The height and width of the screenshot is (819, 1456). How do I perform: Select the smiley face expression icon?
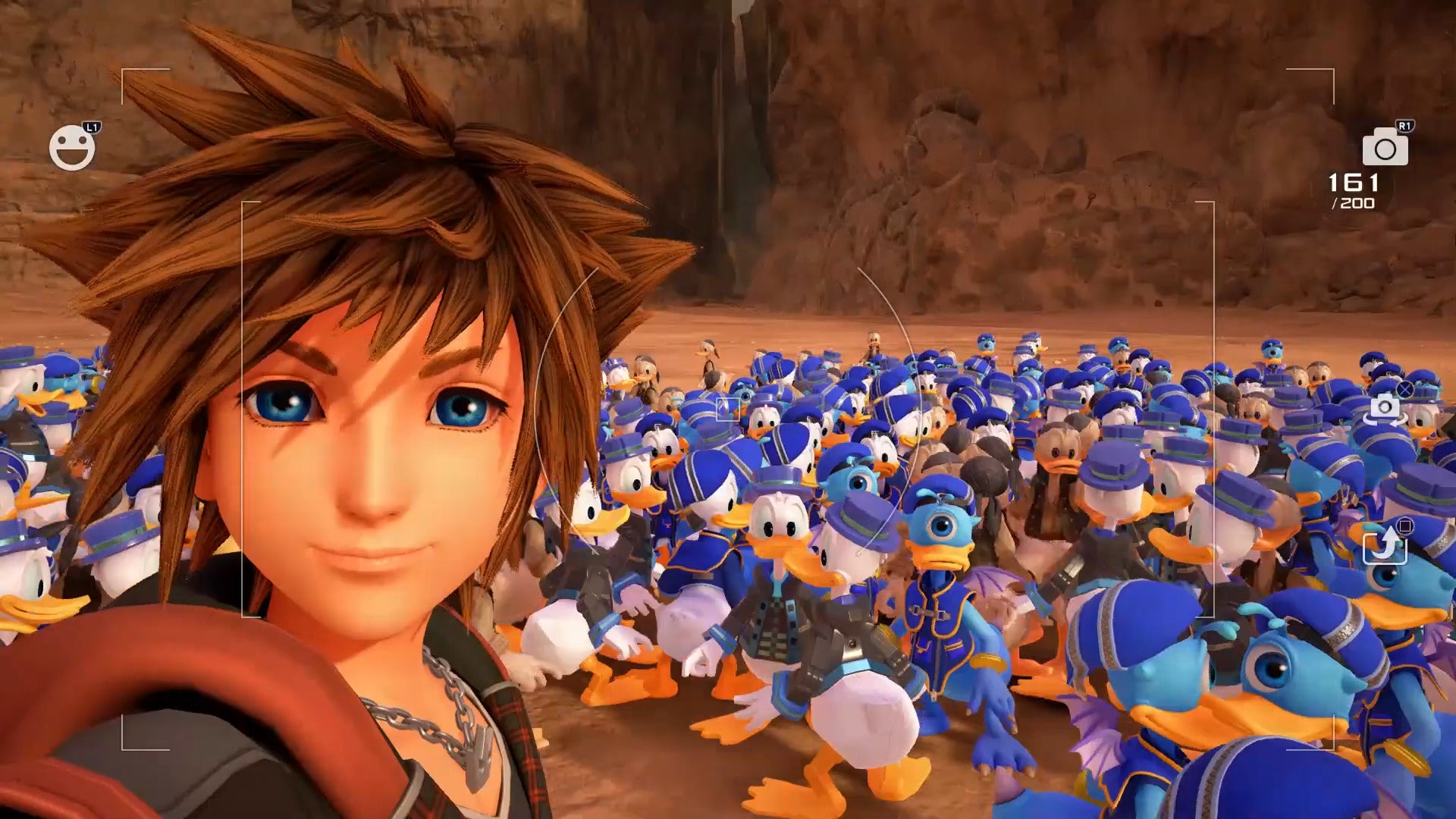(x=72, y=148)
